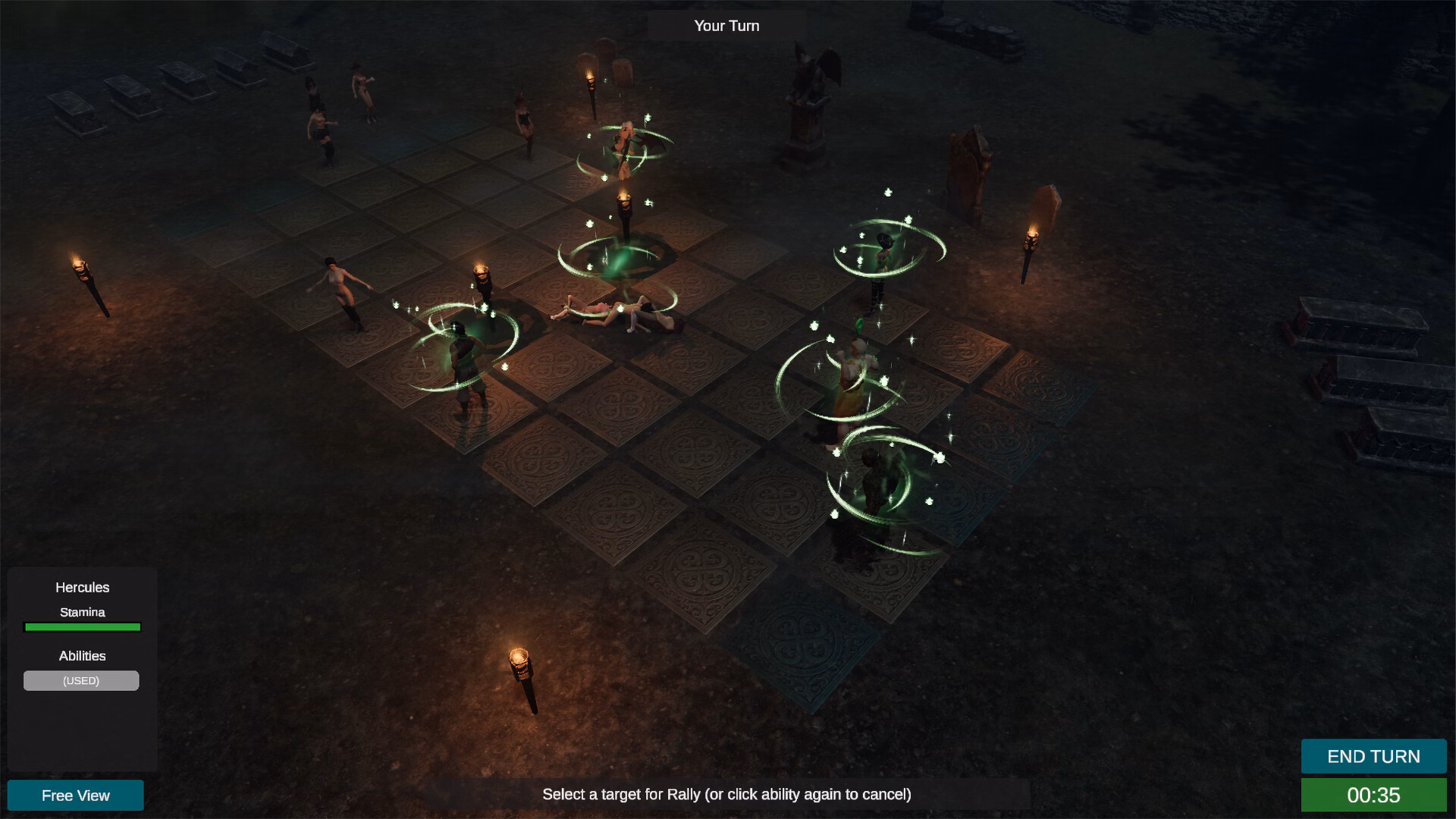Screen dimensions: 1456x819
Task: End your turn now
Action: pyautogui.click(x=1373, y=756)
